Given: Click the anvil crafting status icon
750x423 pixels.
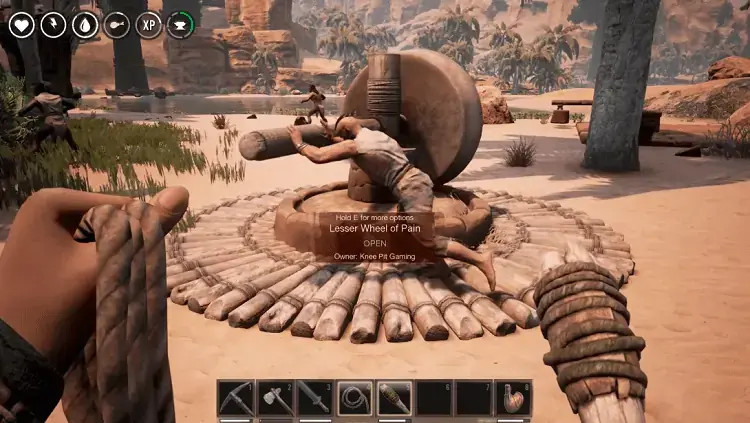Looking at the screenshot, I should point(181,24).
